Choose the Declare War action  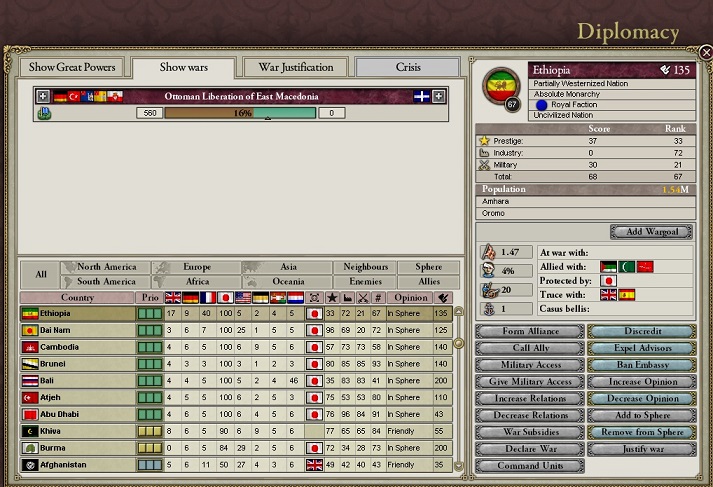528,449
